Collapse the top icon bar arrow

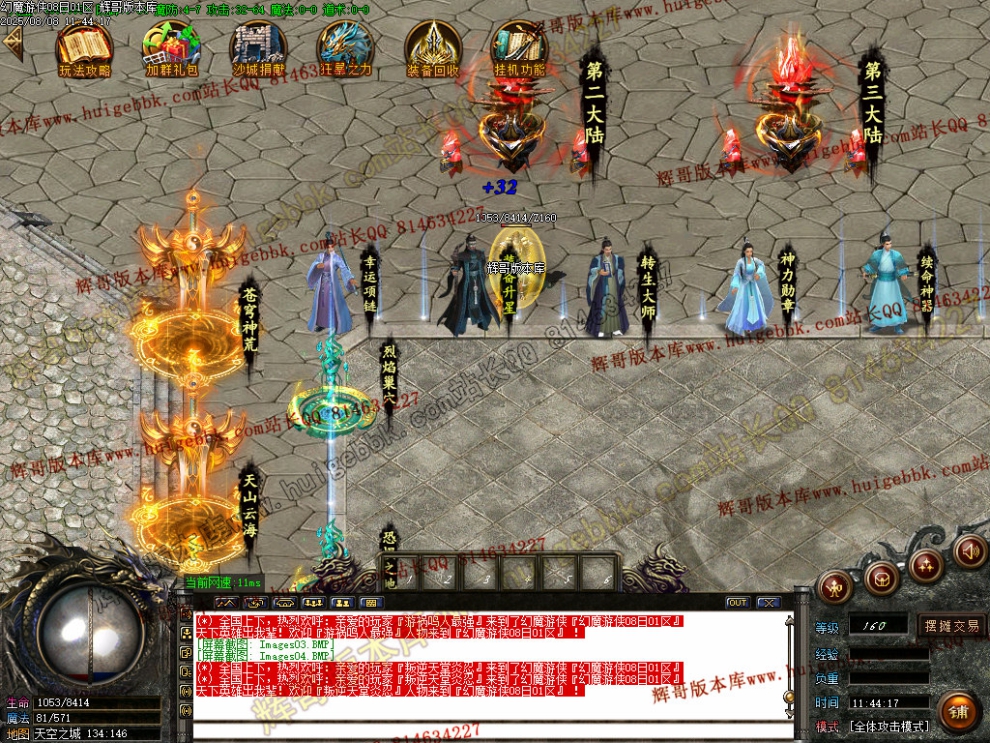(12, 43)
